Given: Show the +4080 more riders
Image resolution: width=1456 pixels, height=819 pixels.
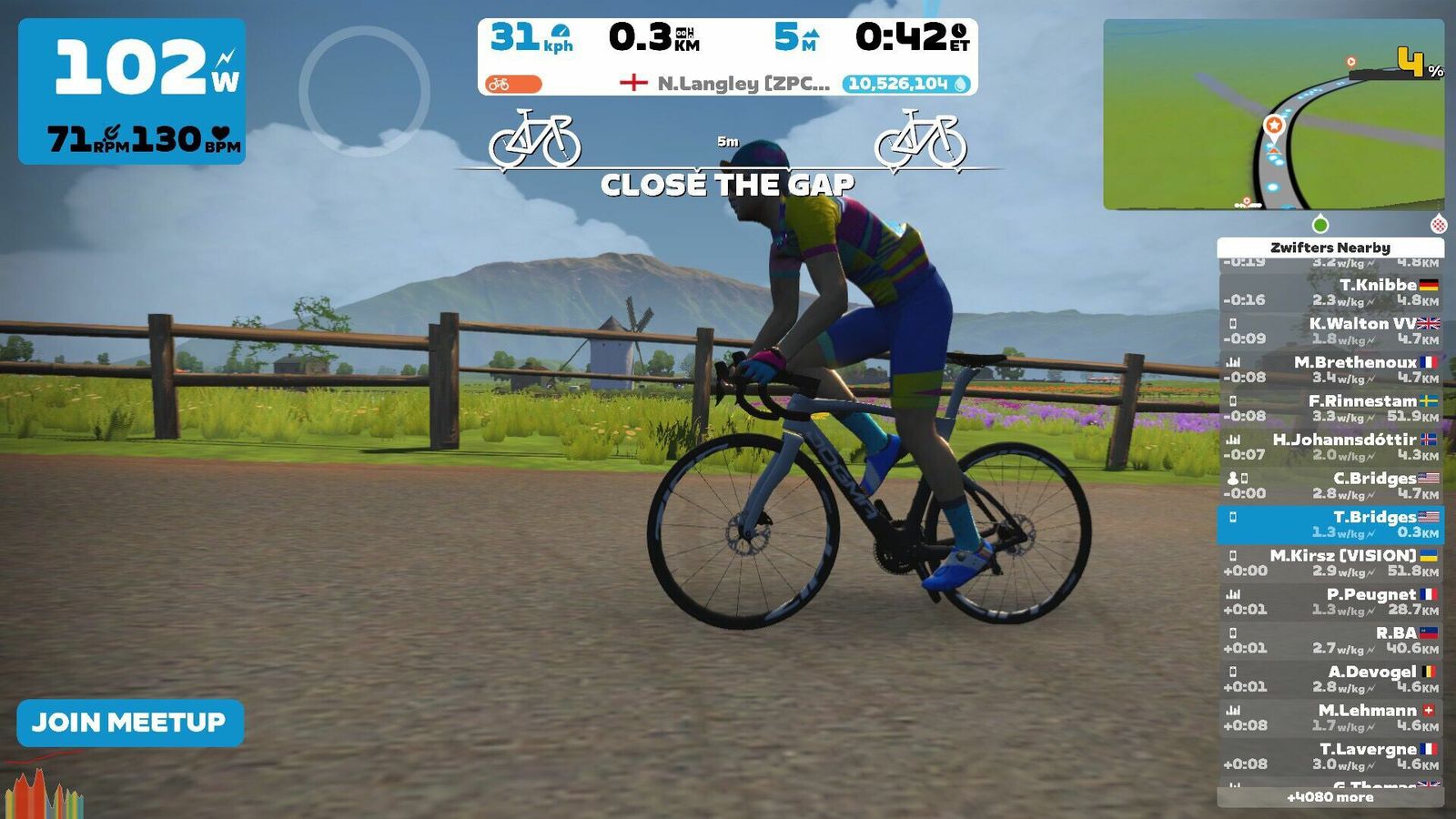Looking at the screenshot, I should (1330, 797).
